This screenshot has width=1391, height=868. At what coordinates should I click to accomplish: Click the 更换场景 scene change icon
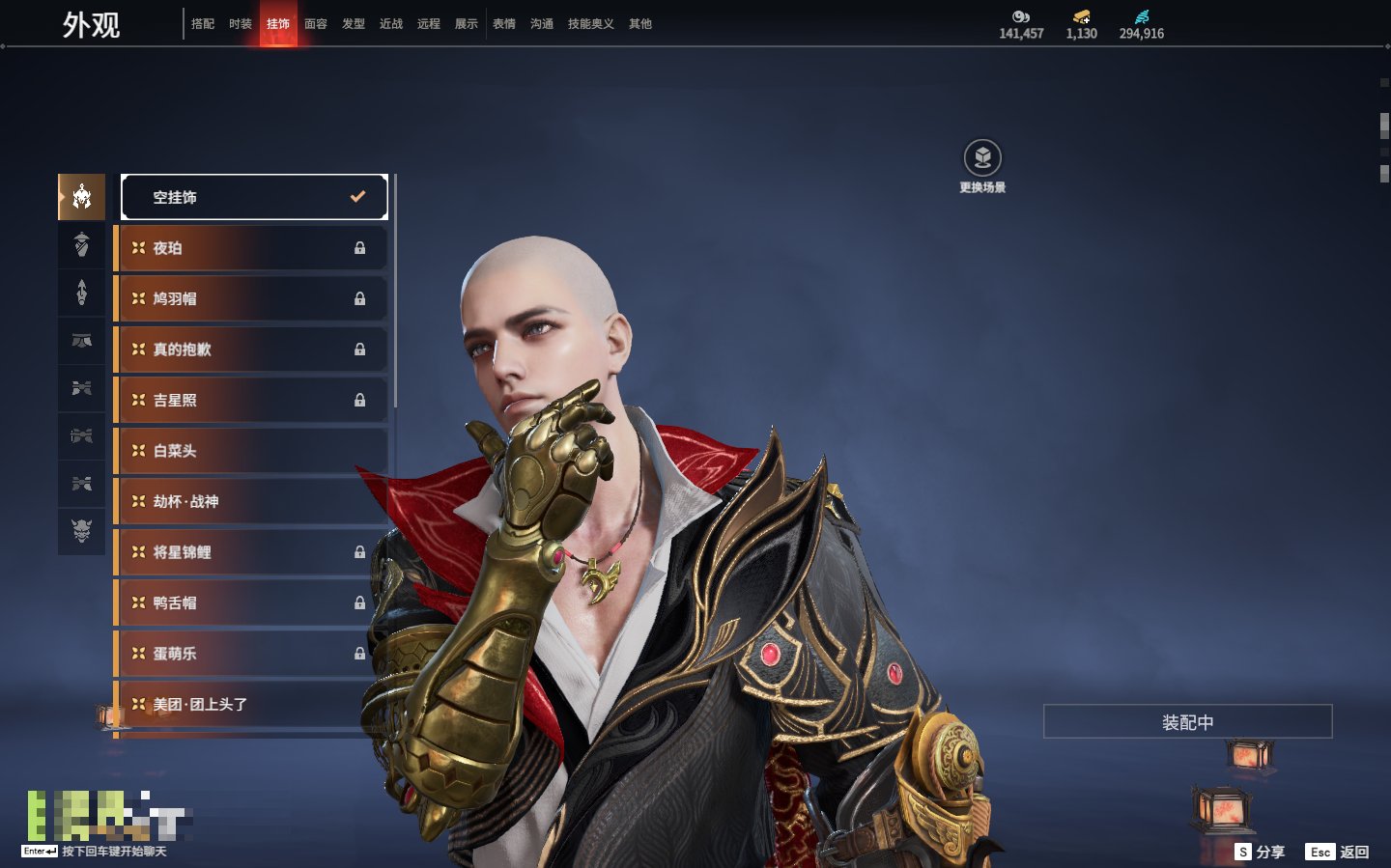click(x=982, y=158)
